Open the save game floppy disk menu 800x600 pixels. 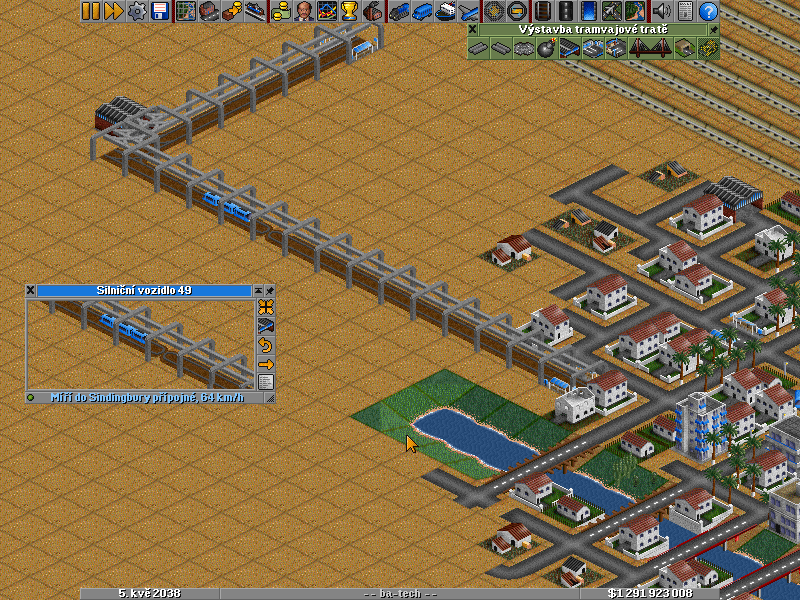(x=159, y=11)
